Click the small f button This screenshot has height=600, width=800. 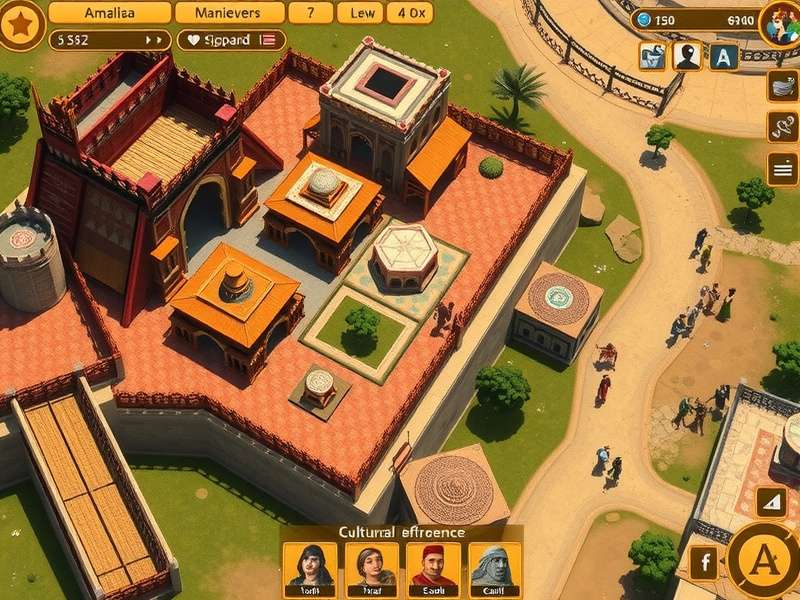point(704,563)
